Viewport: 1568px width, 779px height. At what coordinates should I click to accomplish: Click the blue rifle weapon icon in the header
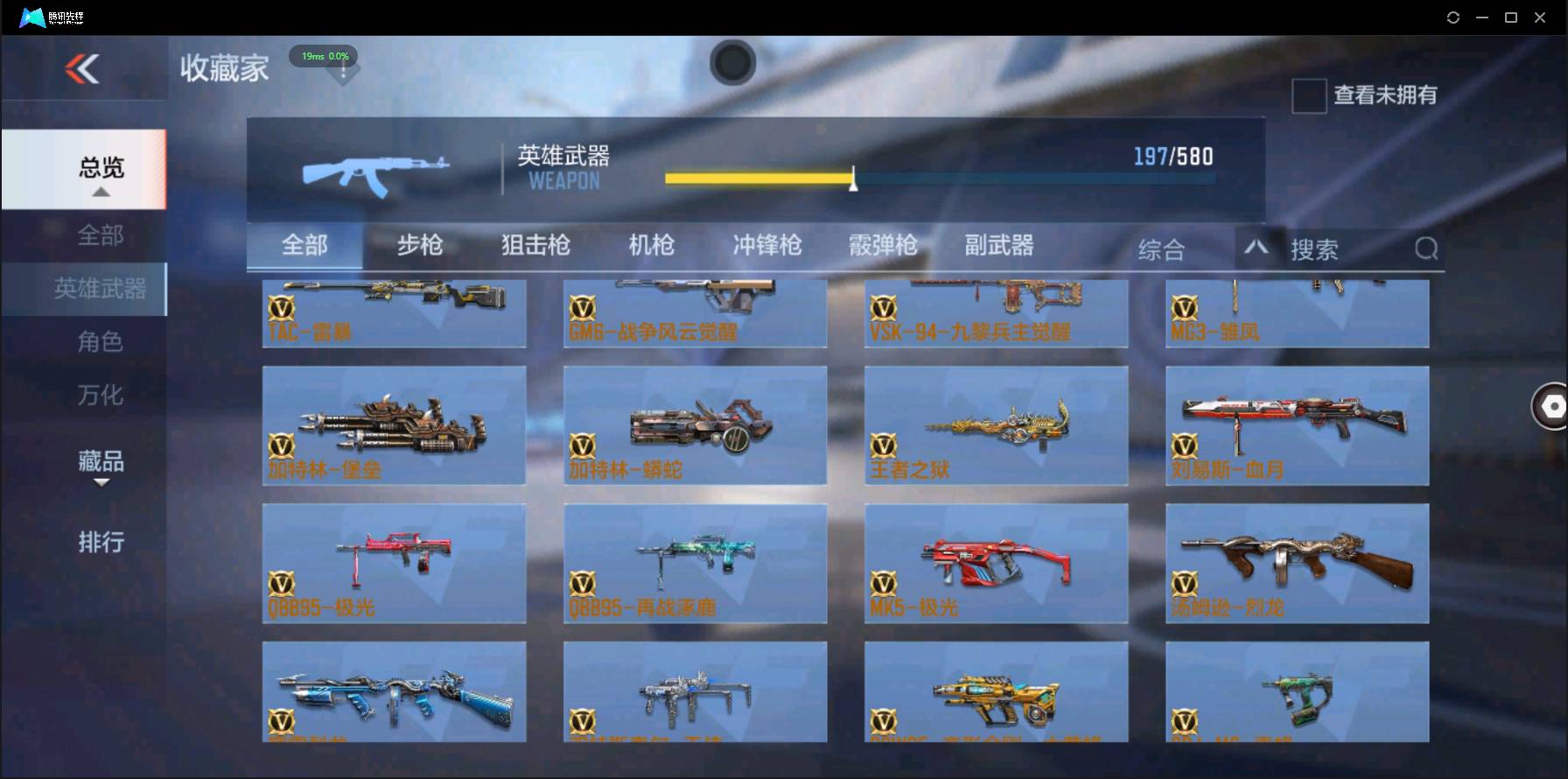tap(376, 171)
